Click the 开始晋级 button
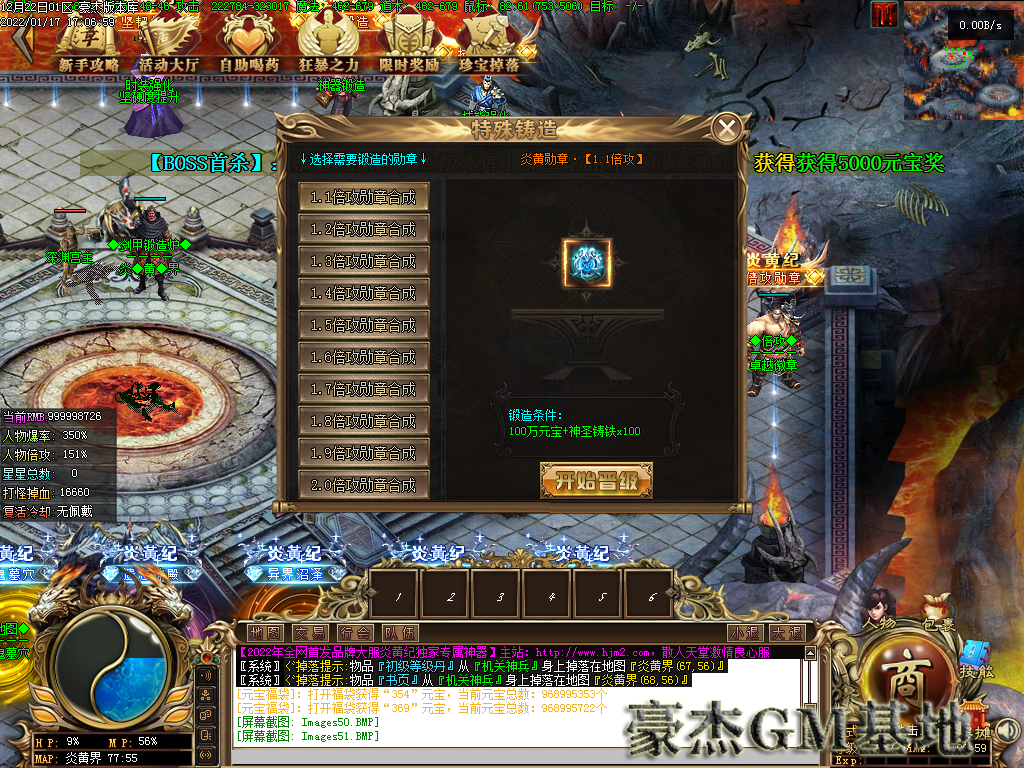Screen dimensions: 1024x768 pos(596,480)
